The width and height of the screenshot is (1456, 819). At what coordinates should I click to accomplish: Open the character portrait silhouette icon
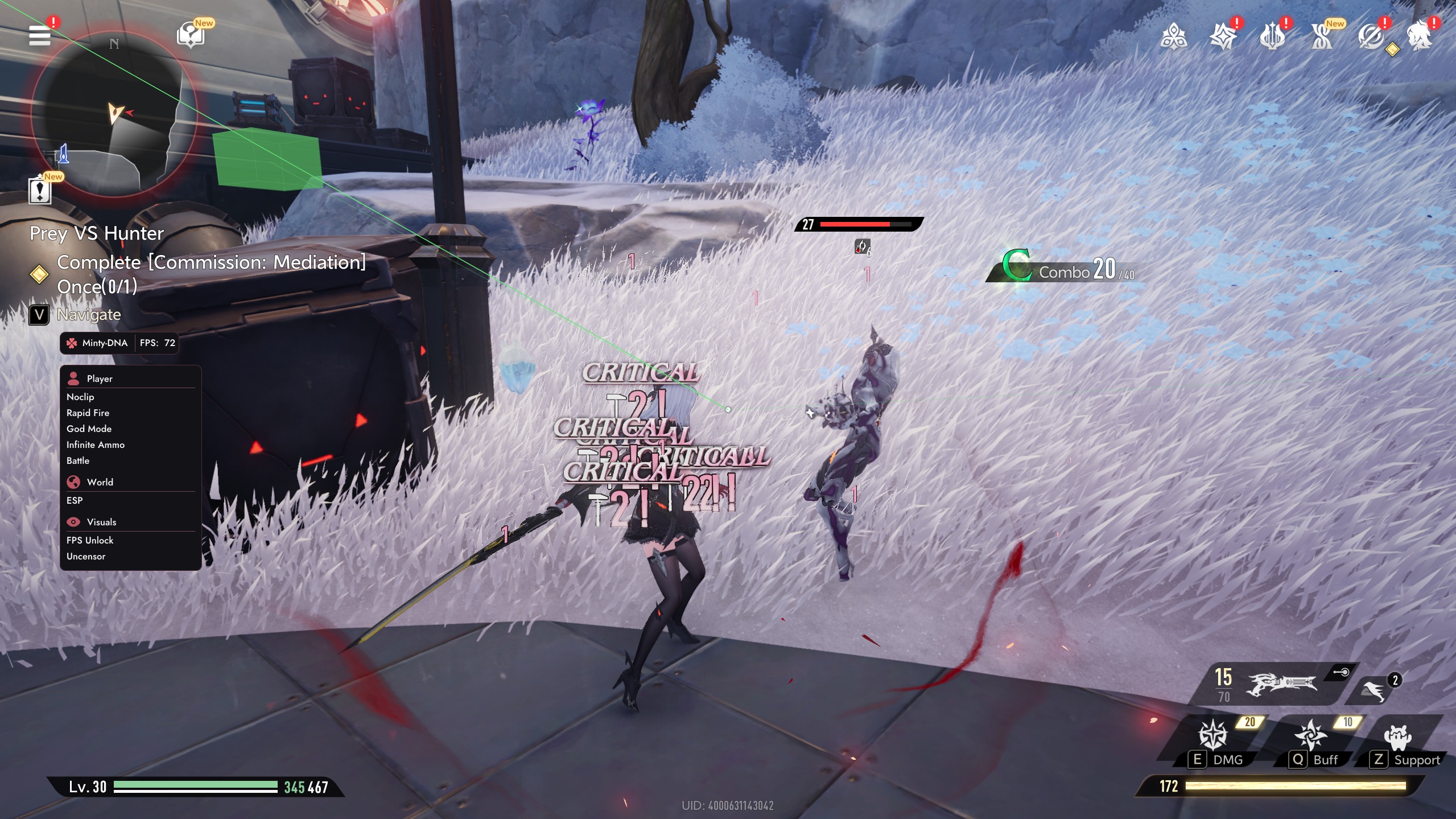(1420, 37)
